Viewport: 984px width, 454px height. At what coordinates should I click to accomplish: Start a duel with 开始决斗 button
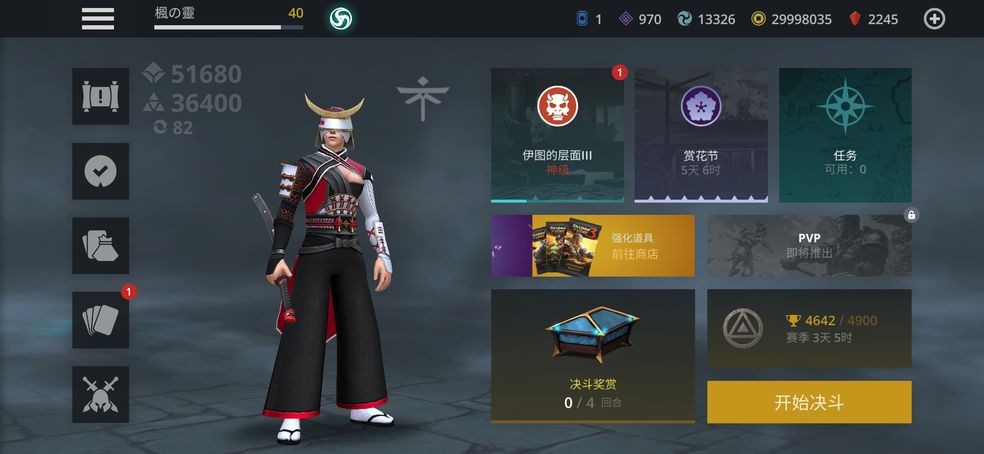pos(809,402)
